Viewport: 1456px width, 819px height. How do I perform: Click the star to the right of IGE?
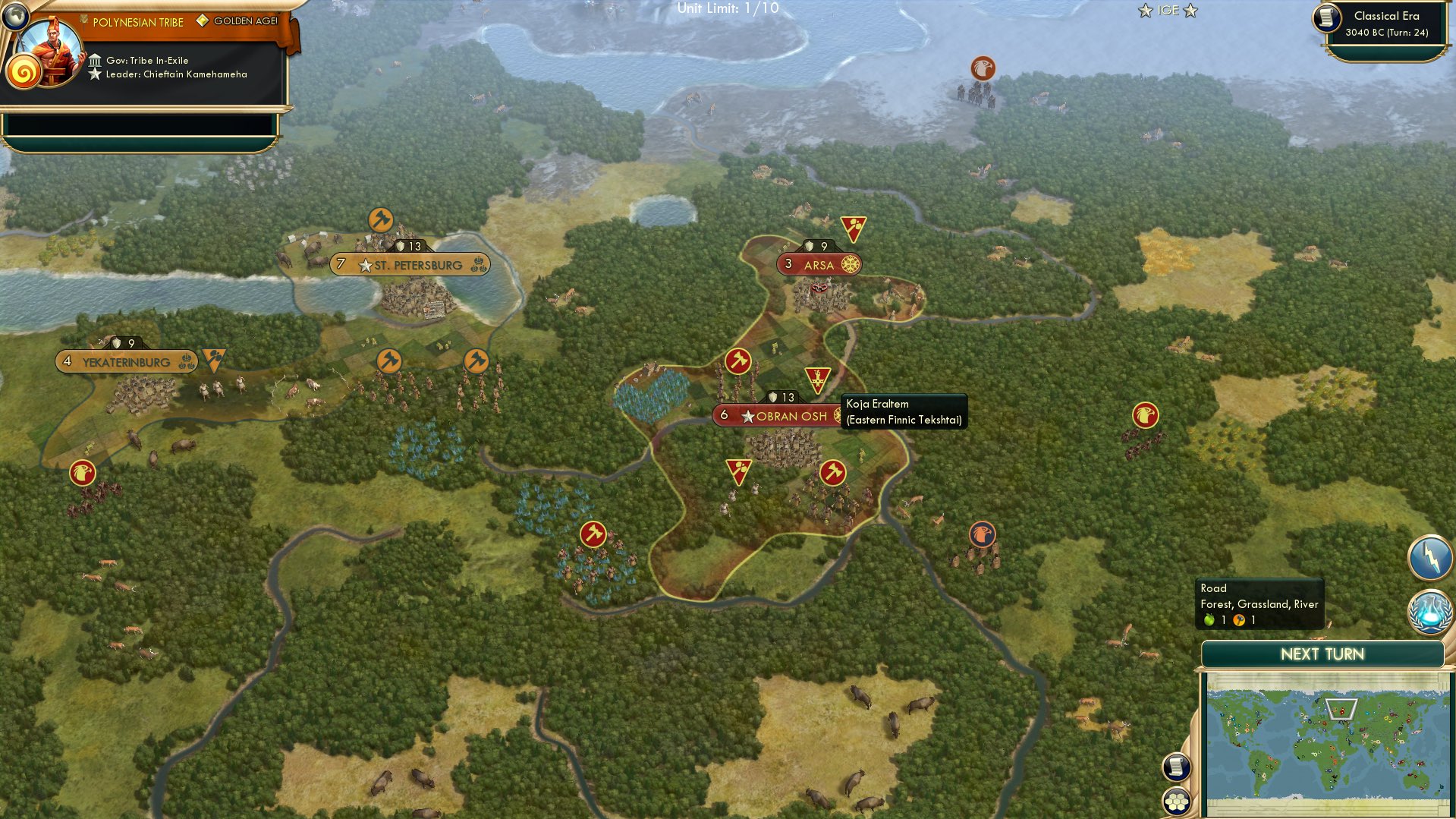[1188, 11]
